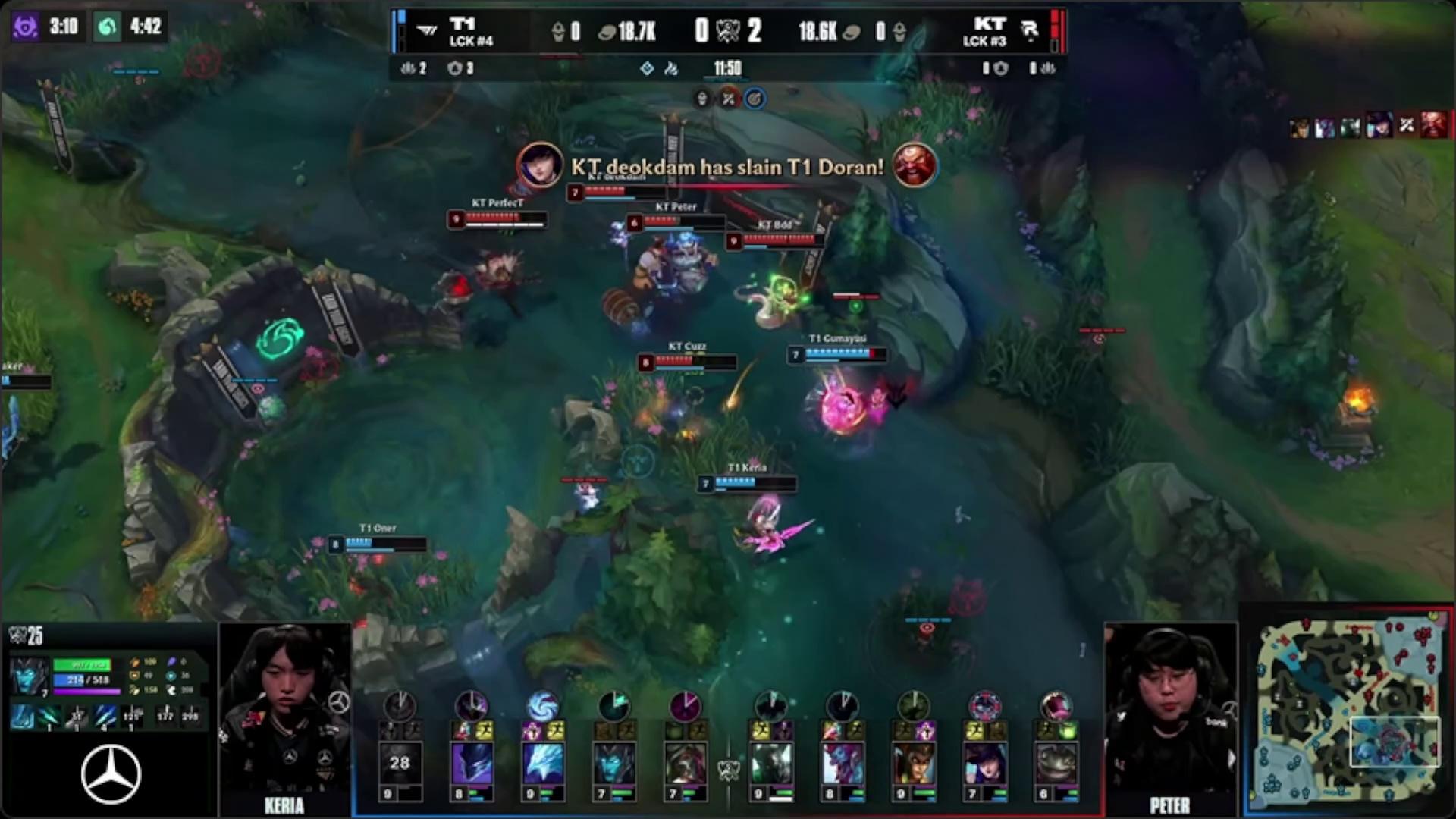1456x819 pixels.
Task: Click the Baron respawn timer icon
Action: 24,27
